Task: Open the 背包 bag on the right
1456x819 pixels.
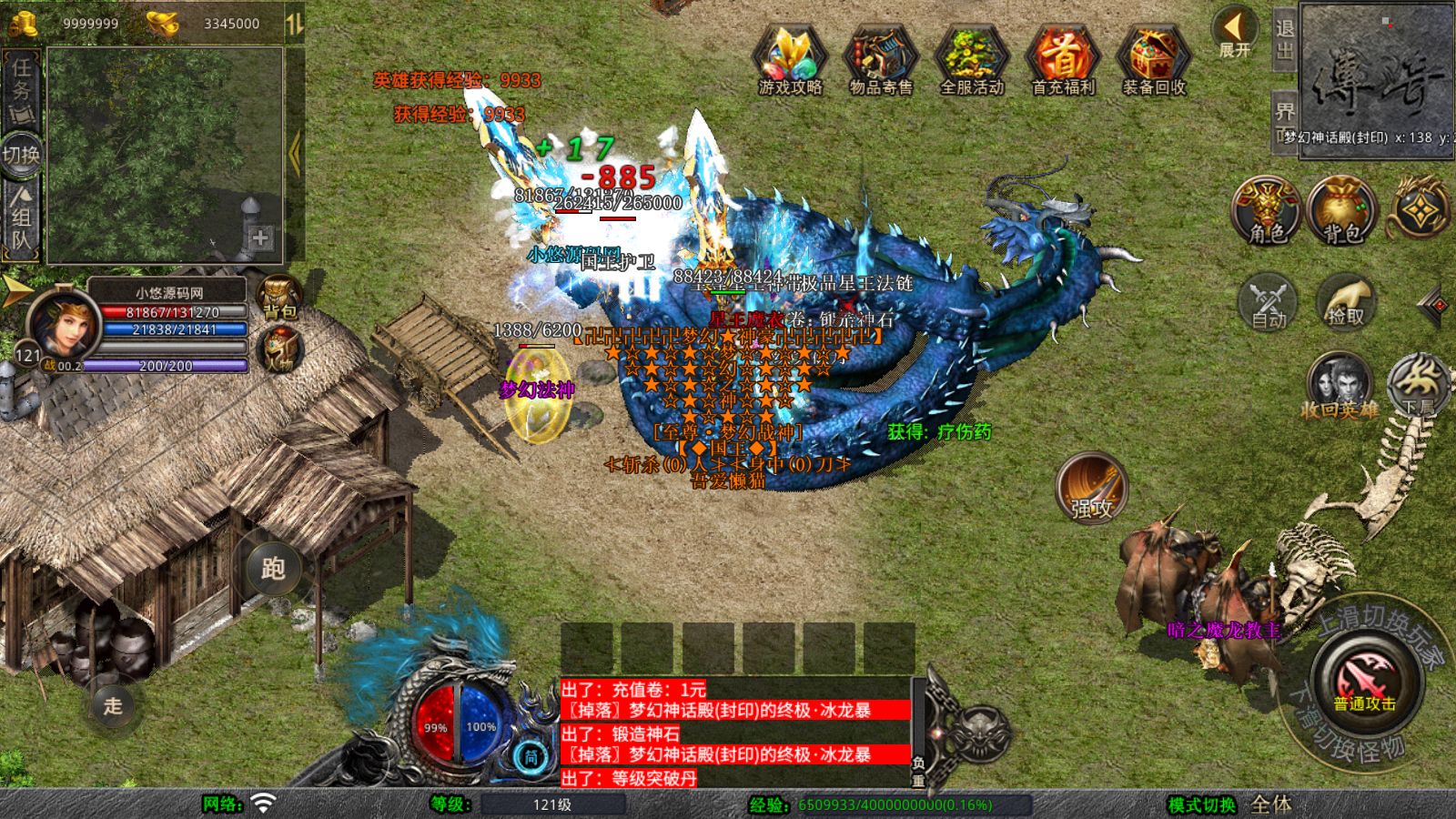Action: click(x=1341, y=209)
